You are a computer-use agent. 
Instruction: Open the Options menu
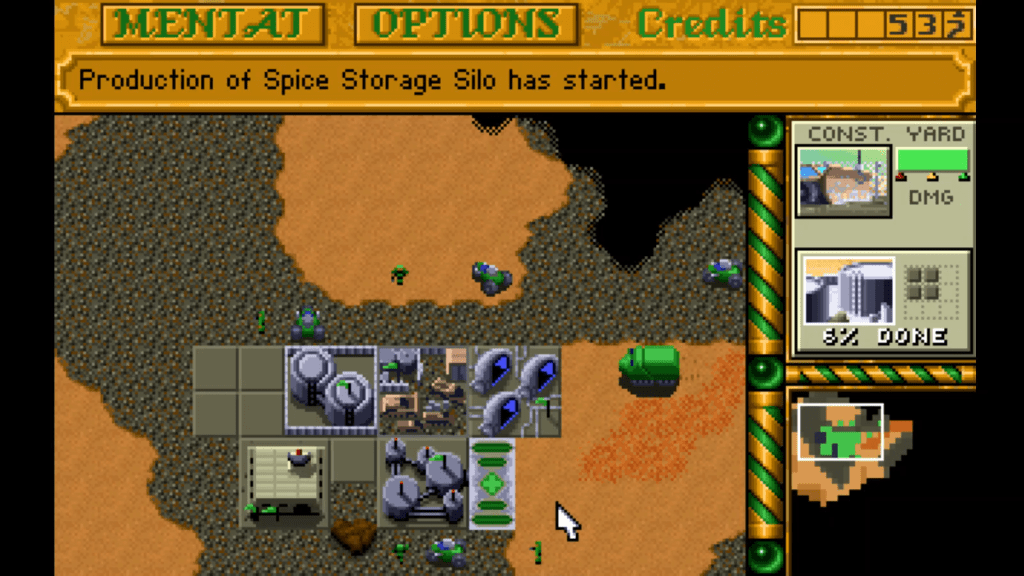tap(466, 24)
